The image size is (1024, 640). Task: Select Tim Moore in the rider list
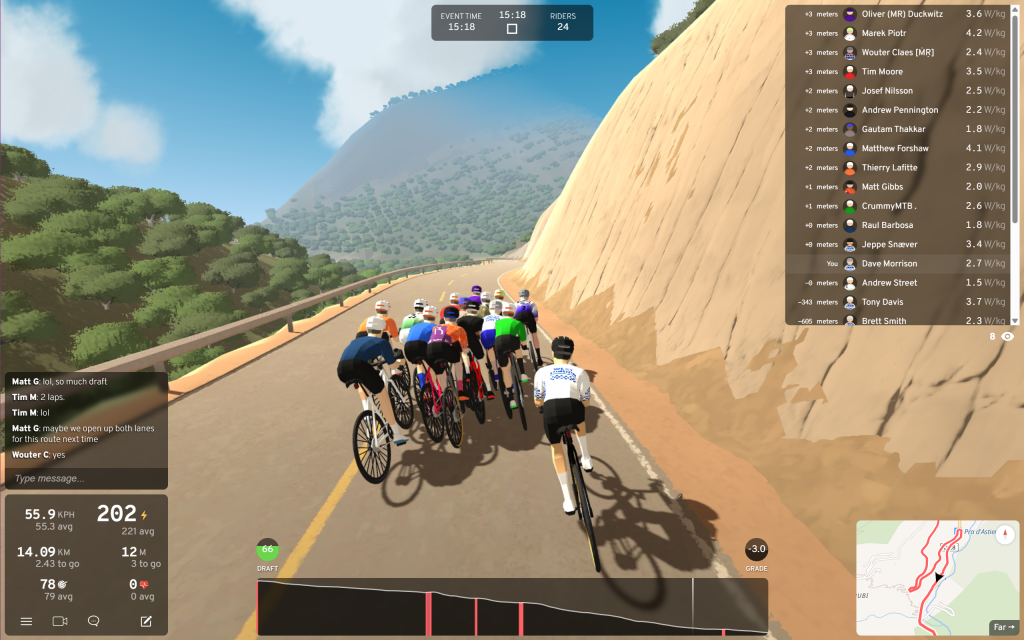[x=882, y=72]
